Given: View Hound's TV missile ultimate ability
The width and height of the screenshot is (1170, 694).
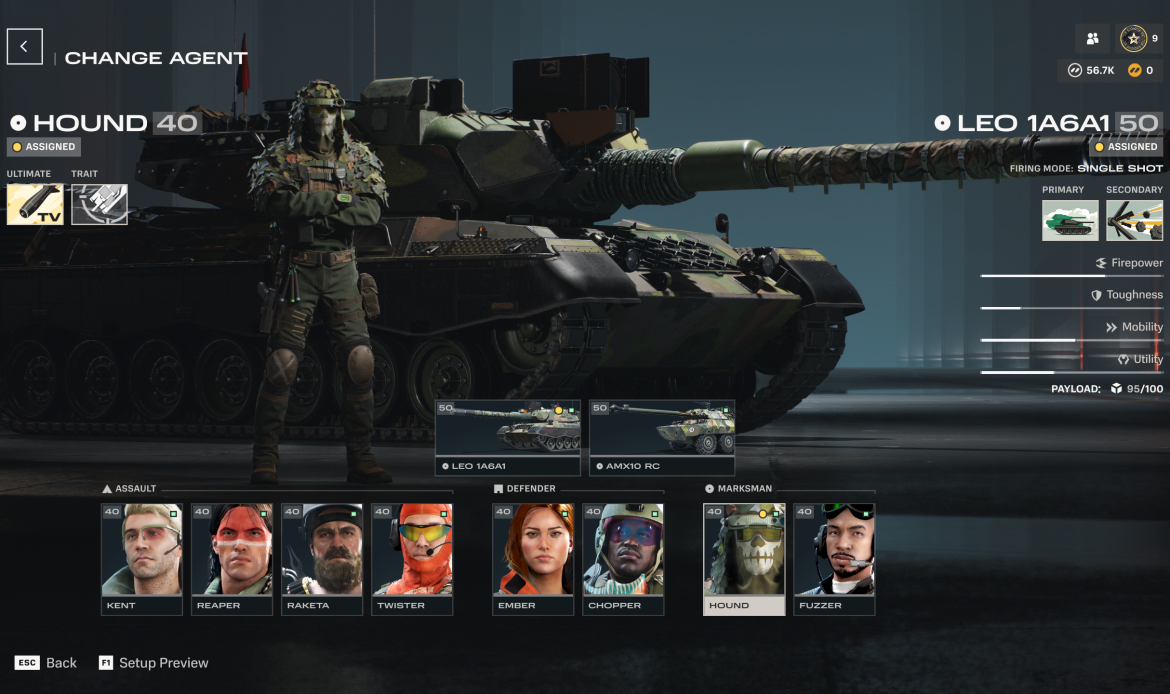Looking at the screenshot, I should pyautogui.click(x=35, y=204).
